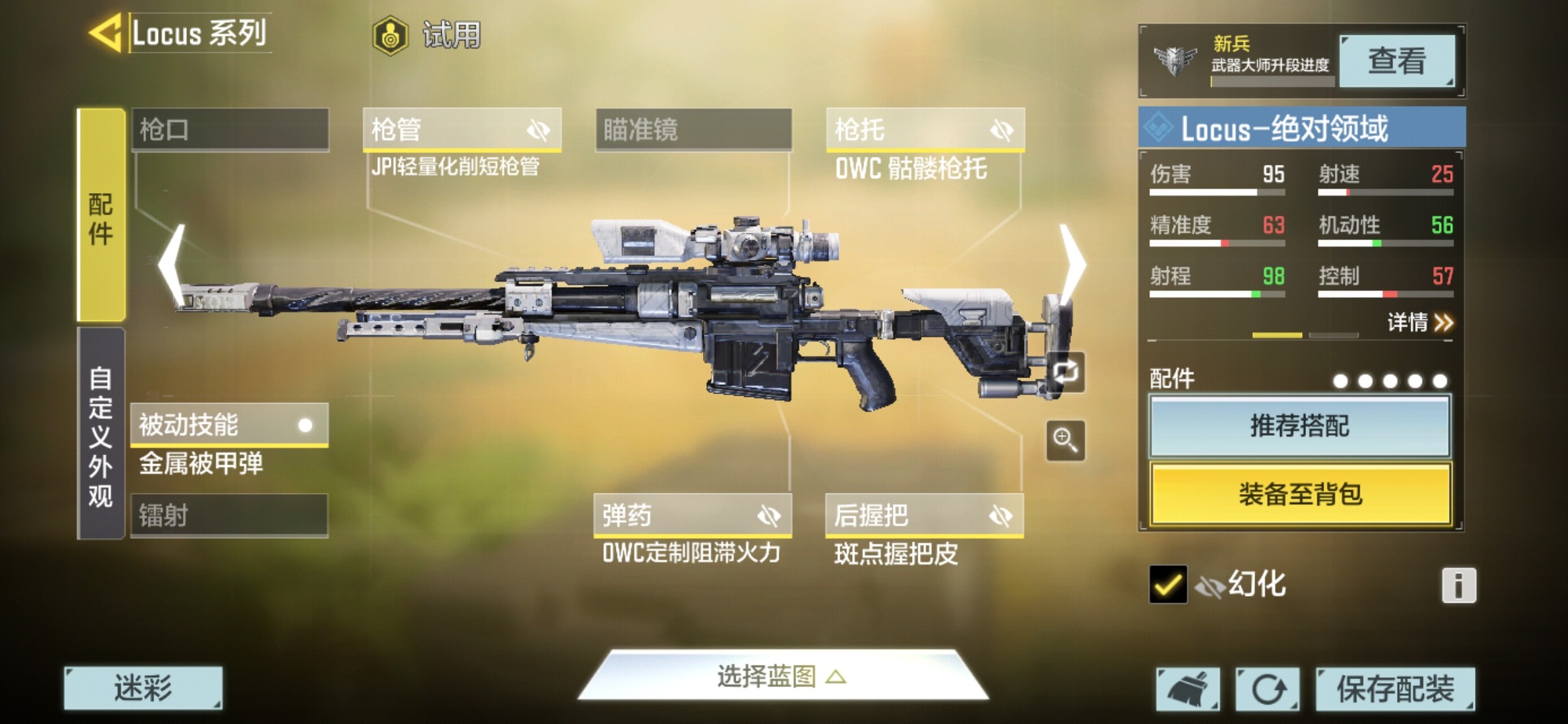Open the 镭射 laser slot
The width and height of the screenshot is (1568, 724).
click(x=229, y=516)
